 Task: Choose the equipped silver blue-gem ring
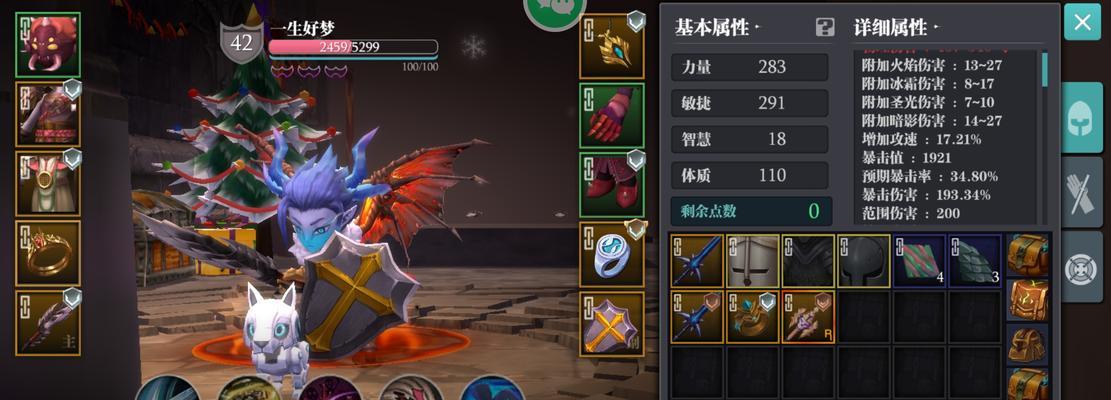[x=612, y=254]
